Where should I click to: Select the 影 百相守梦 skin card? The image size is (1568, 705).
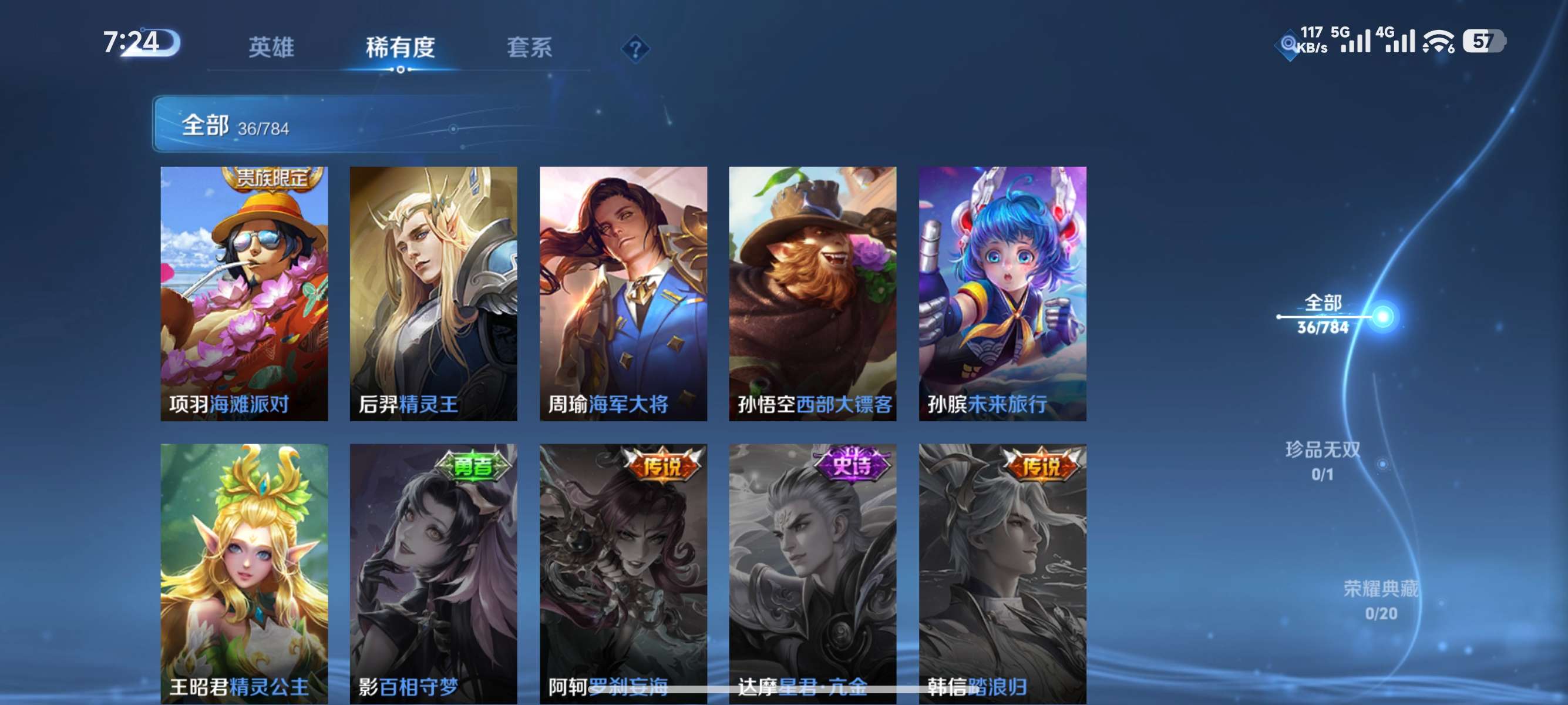point(433,572)
